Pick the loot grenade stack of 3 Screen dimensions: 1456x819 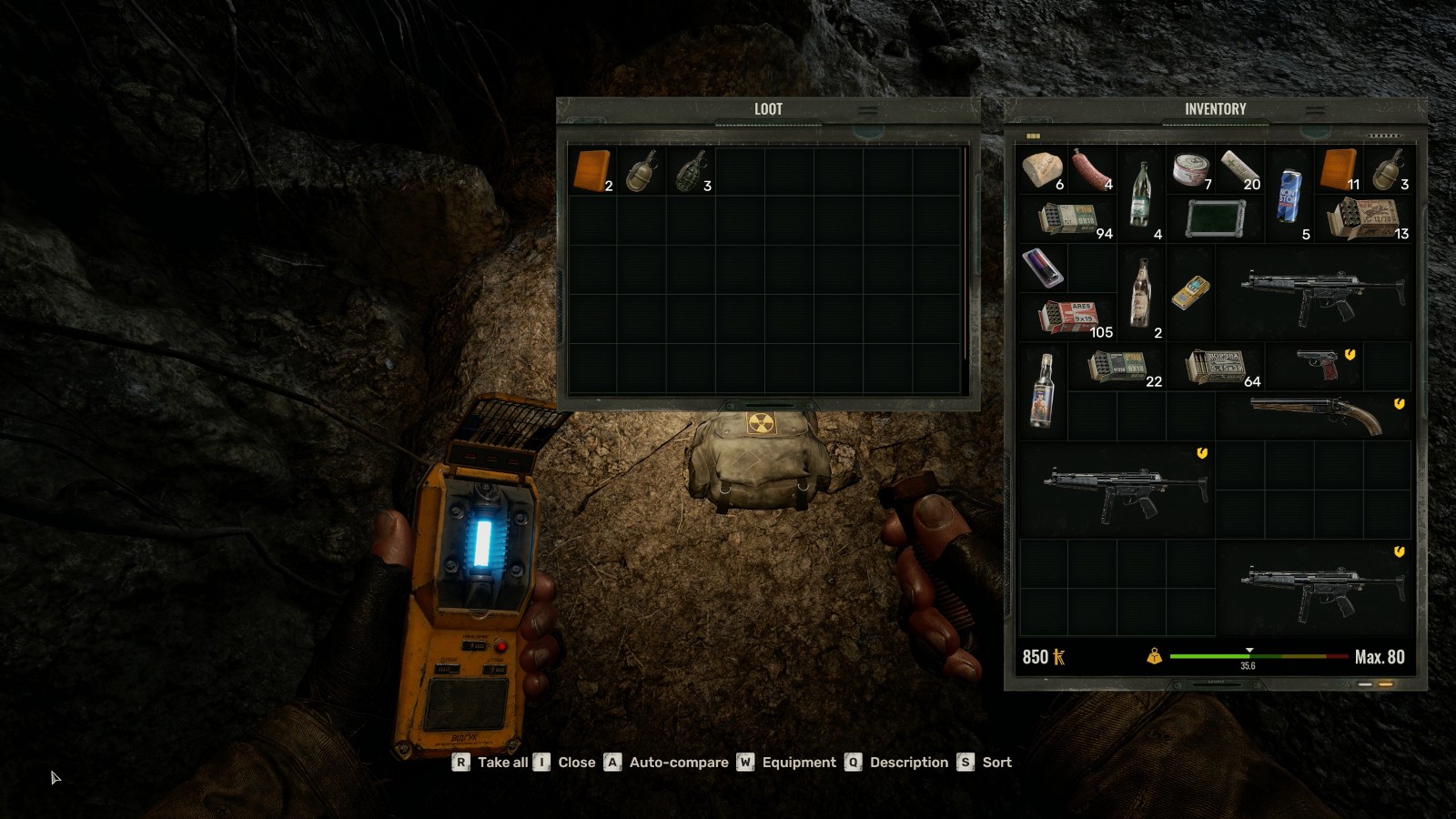point(691,170)
